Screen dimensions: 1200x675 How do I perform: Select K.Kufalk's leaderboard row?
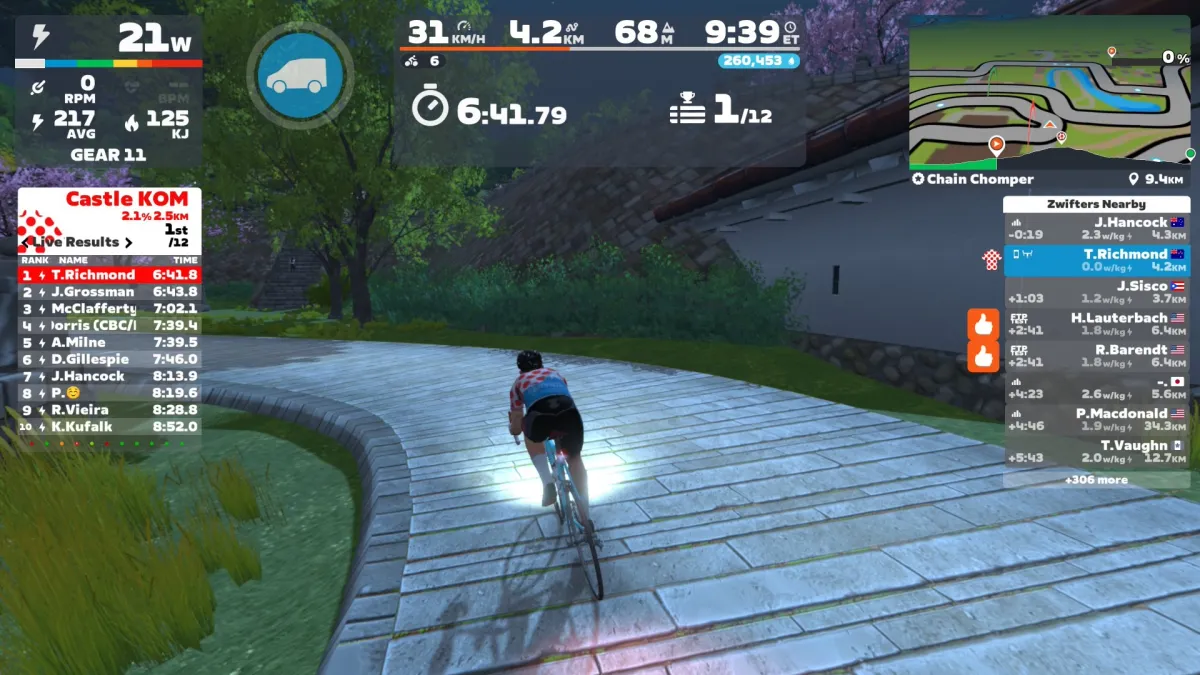[x=109, y=426]
